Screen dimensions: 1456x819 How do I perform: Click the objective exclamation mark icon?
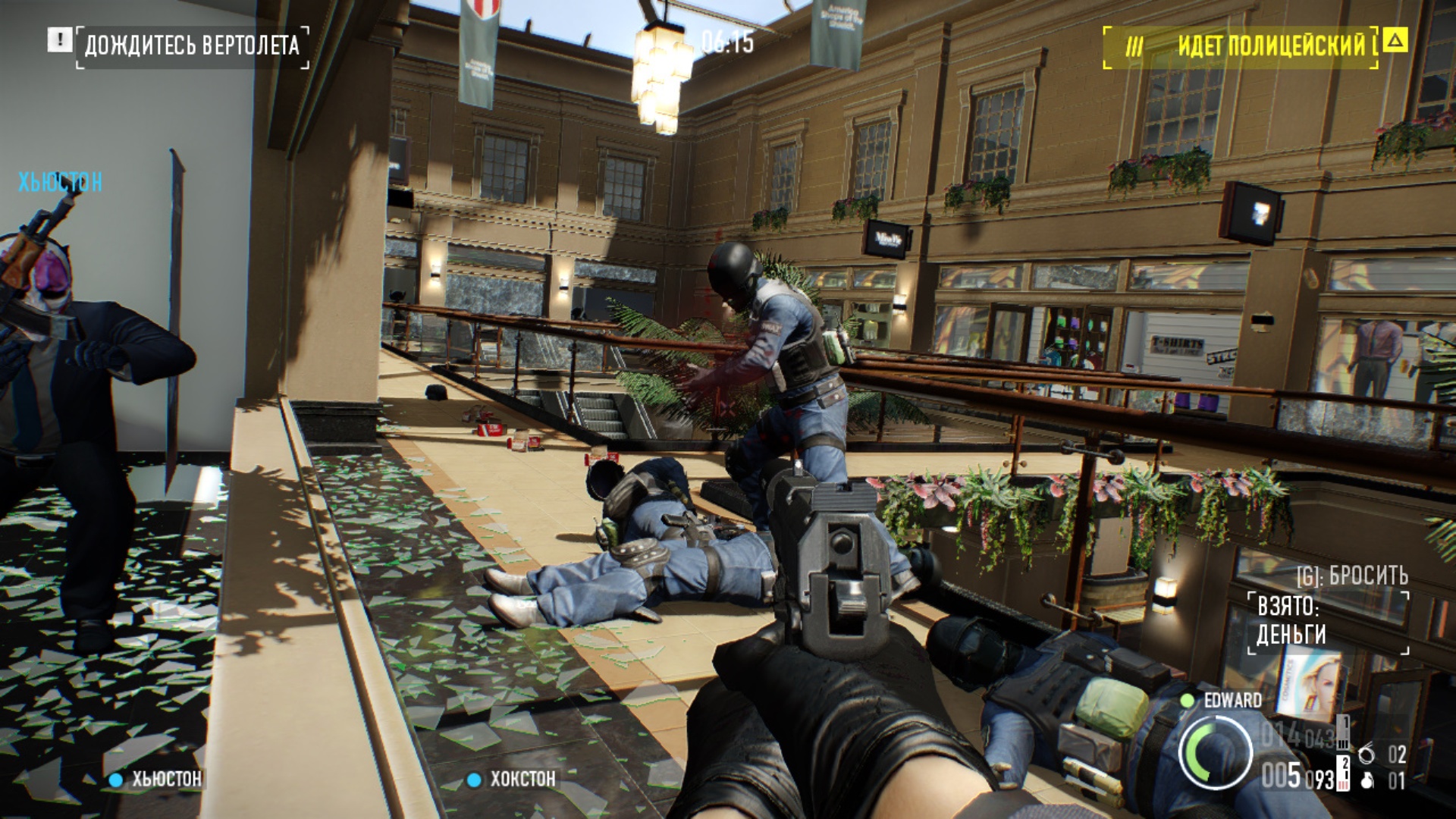point(59,40)
